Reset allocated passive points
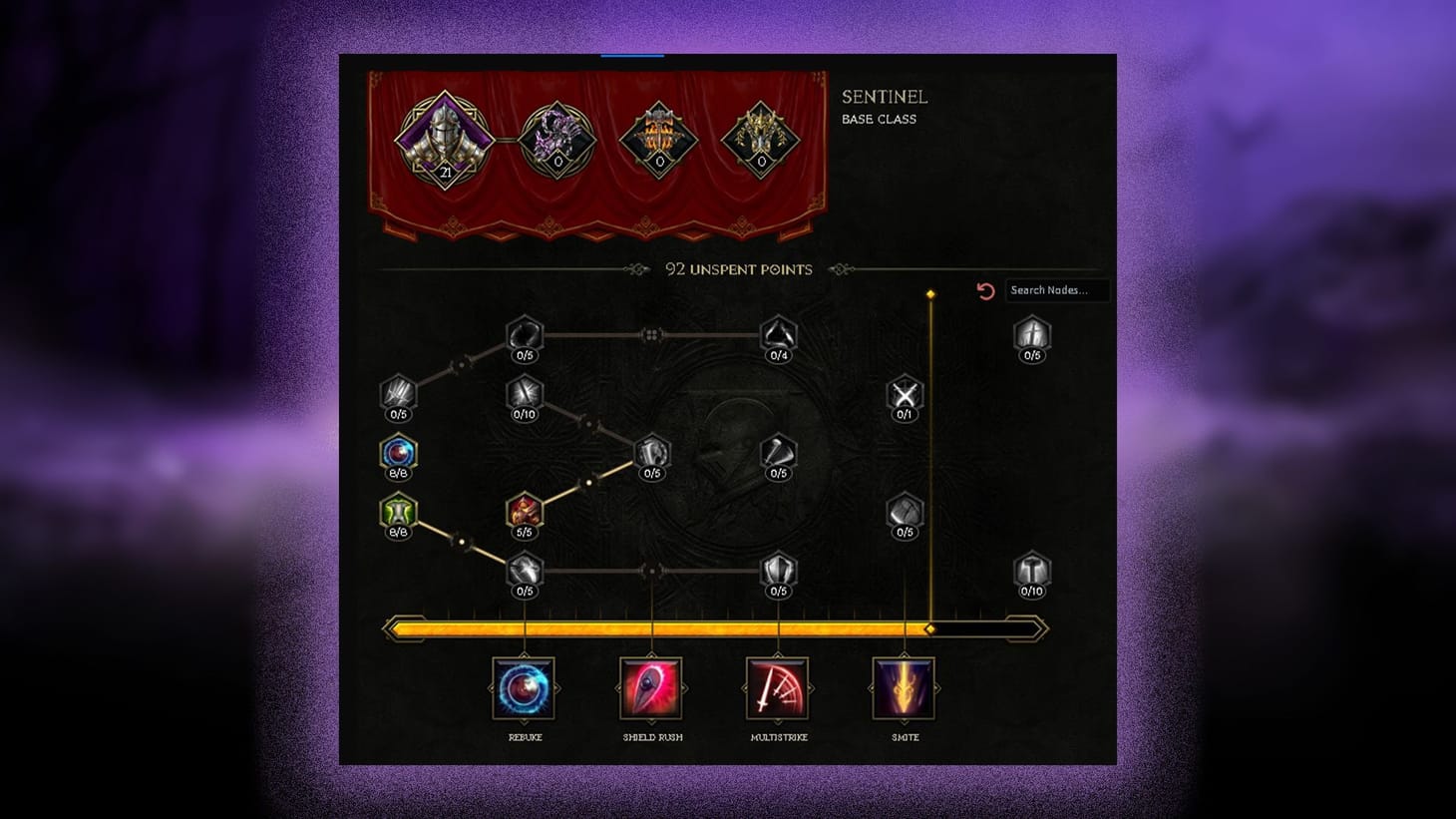The height and width of the screenshot is (819, 1456). 986,290
